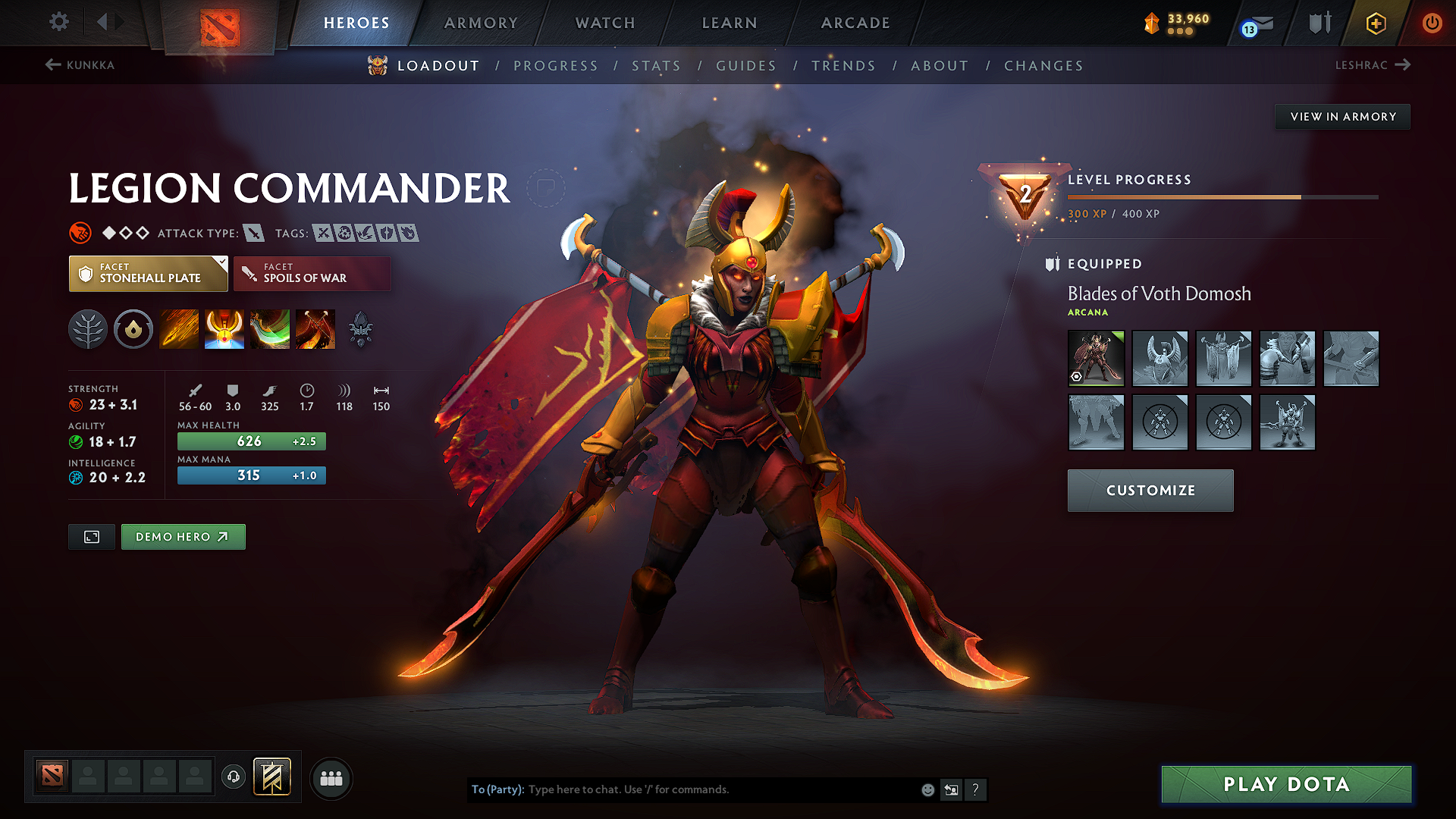Click the VIEW IN ARMORY button
This screenshot has width=1456, height=819.
[1342, 116]
